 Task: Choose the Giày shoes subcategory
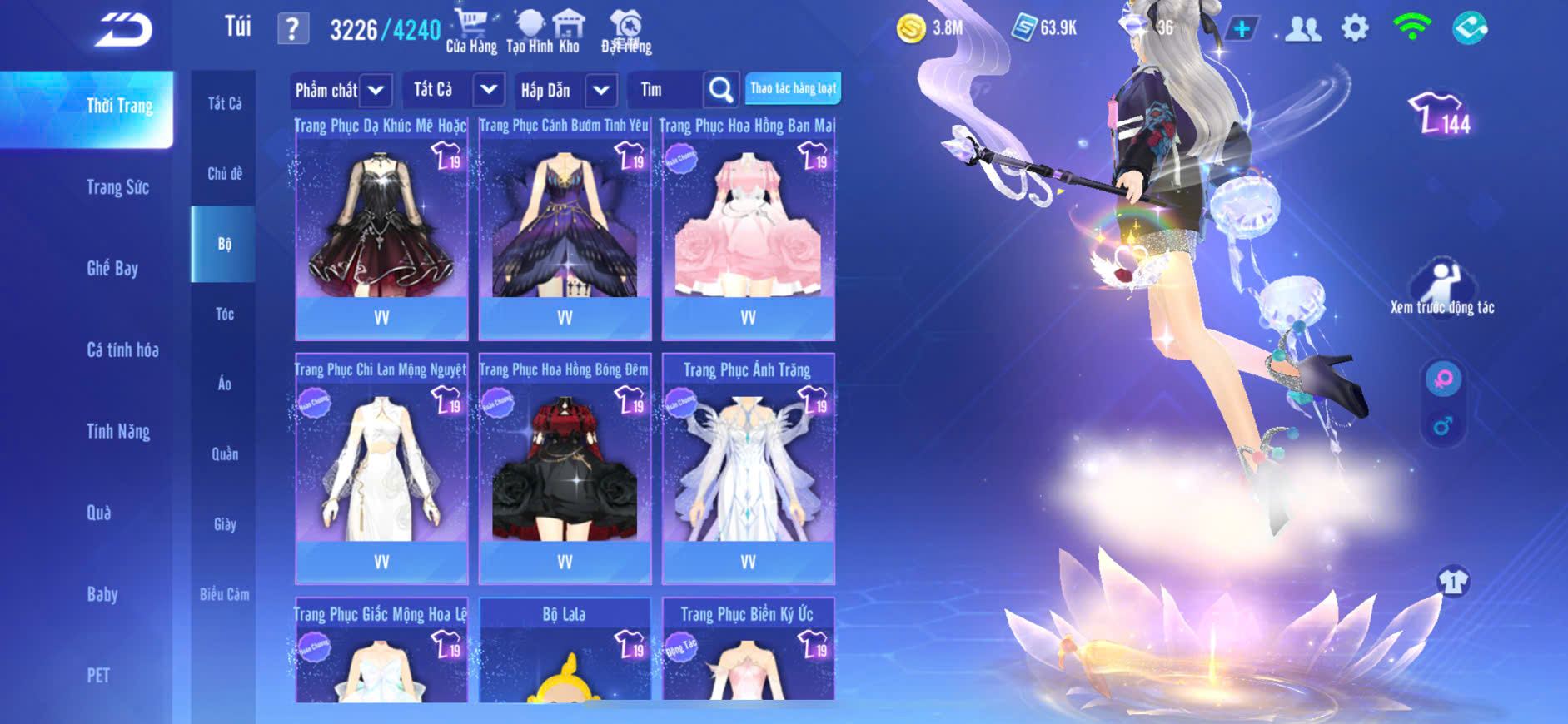(224, 524)
